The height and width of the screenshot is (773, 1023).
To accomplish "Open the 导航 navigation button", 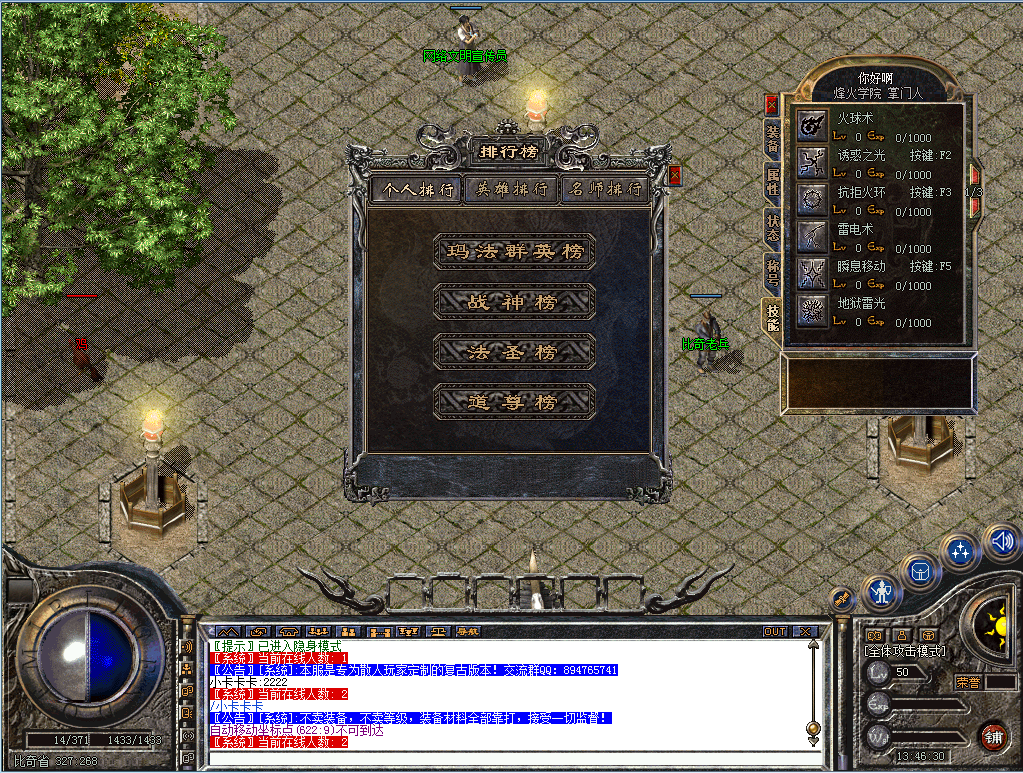I will click(x=467, y=632).
